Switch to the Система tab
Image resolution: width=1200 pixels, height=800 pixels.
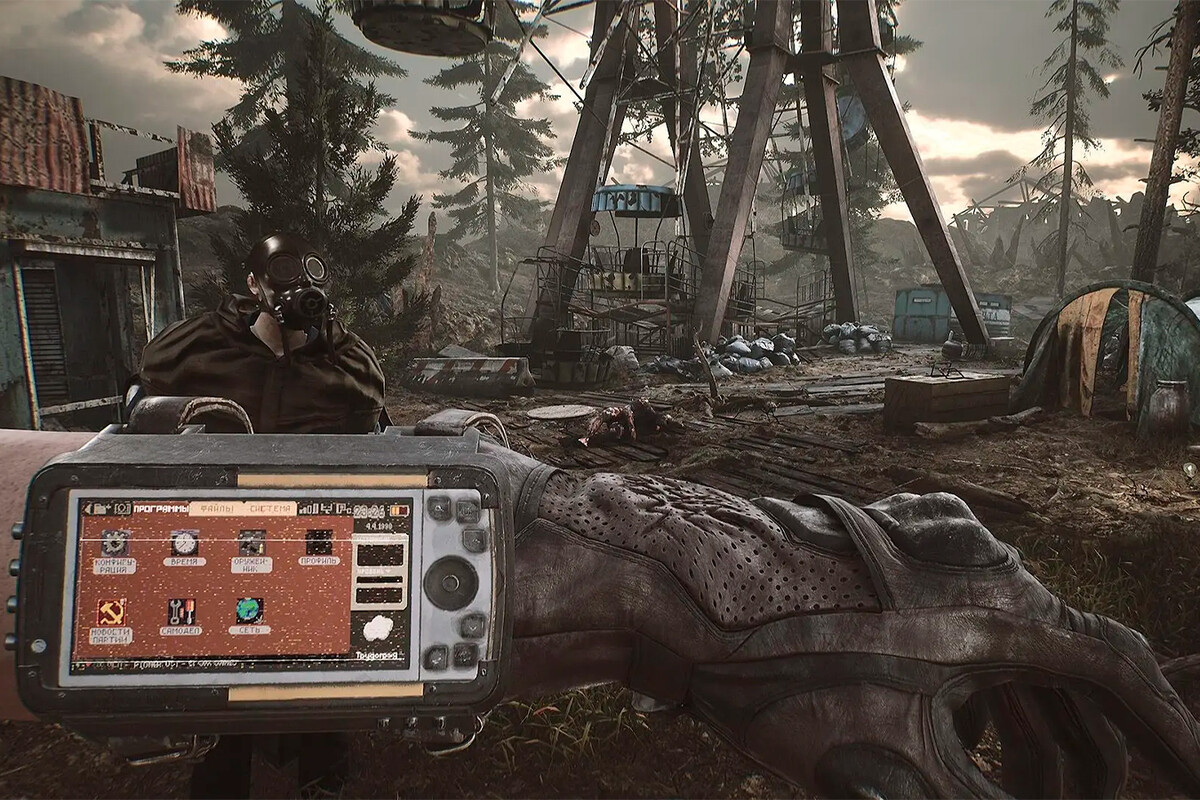[x=271, y=508]
